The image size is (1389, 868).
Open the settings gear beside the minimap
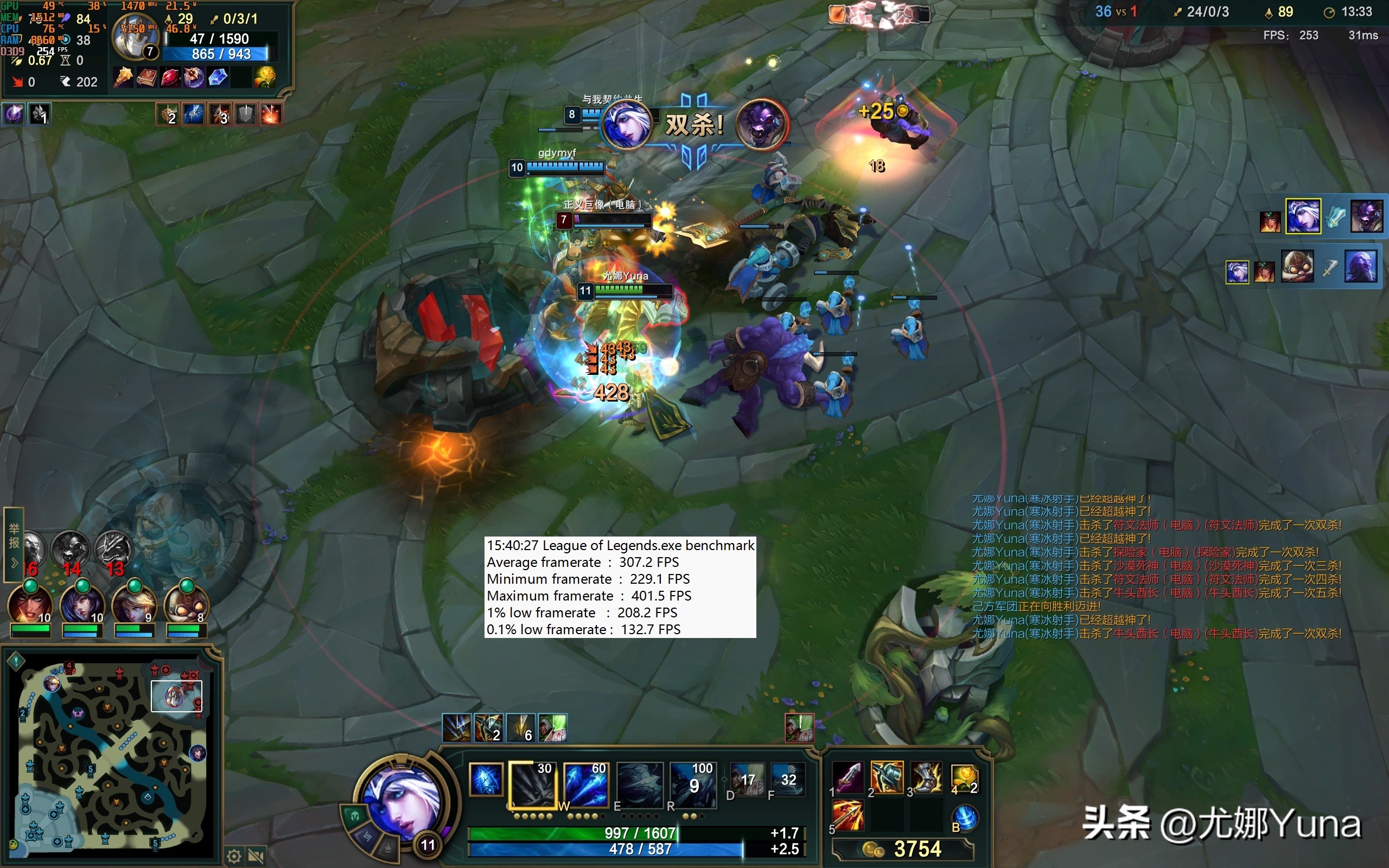click(234, 857)
